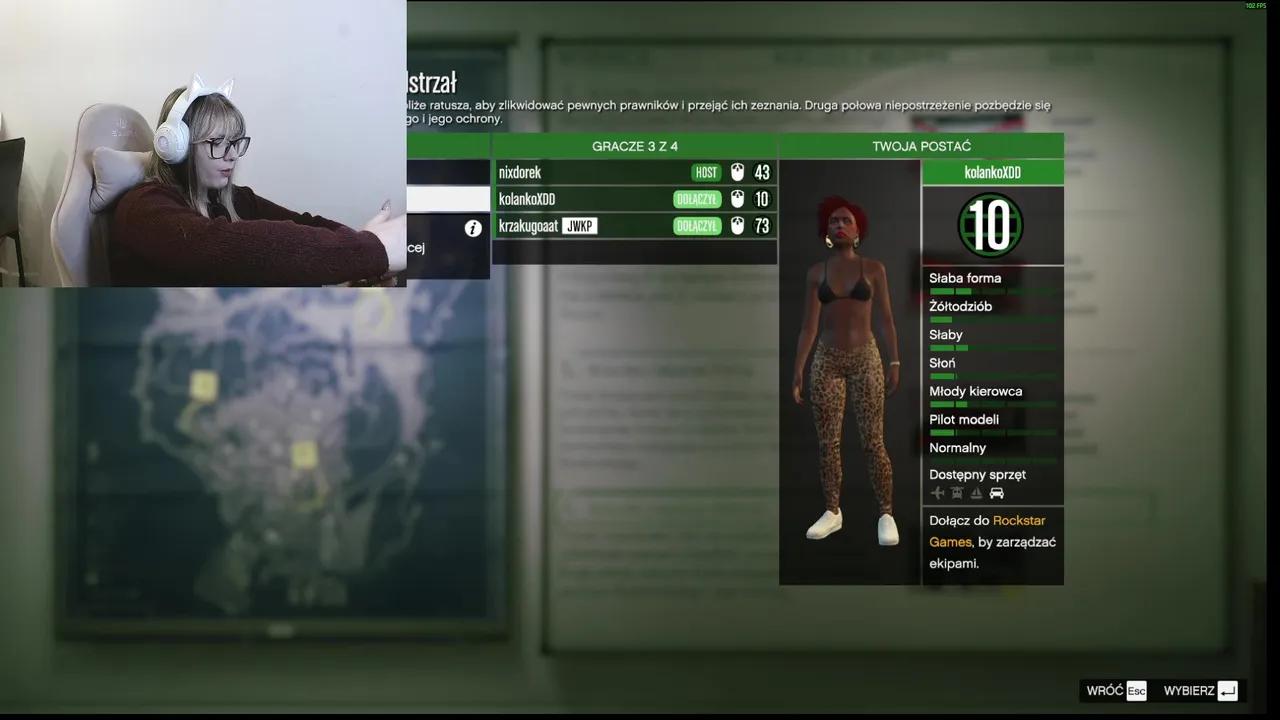This screenshot has height=720, width=1280.
Task: Select the TWOJA POSTAĆ header
Action: 920,145
